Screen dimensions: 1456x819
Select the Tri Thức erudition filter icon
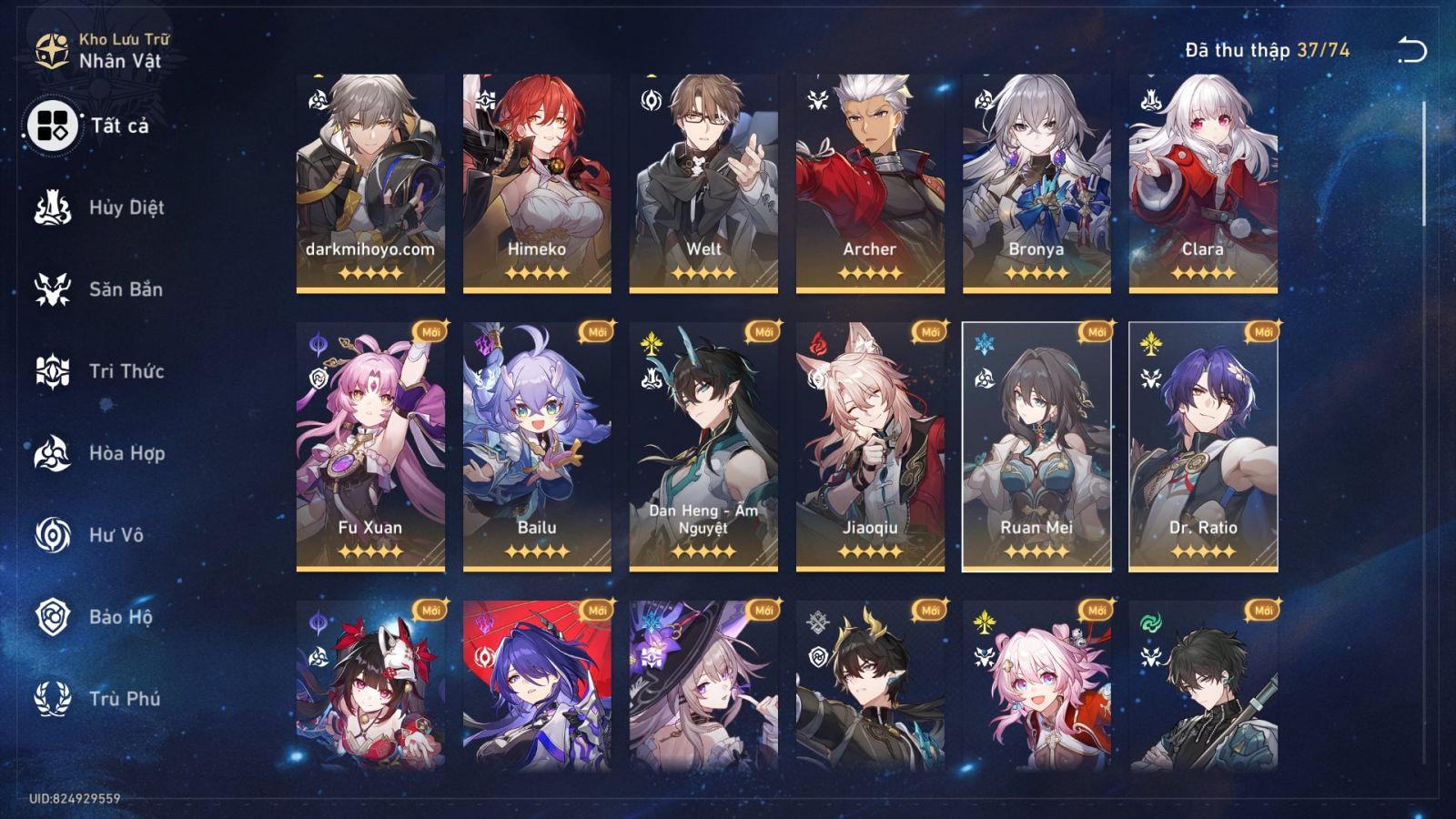pos(52,371)
